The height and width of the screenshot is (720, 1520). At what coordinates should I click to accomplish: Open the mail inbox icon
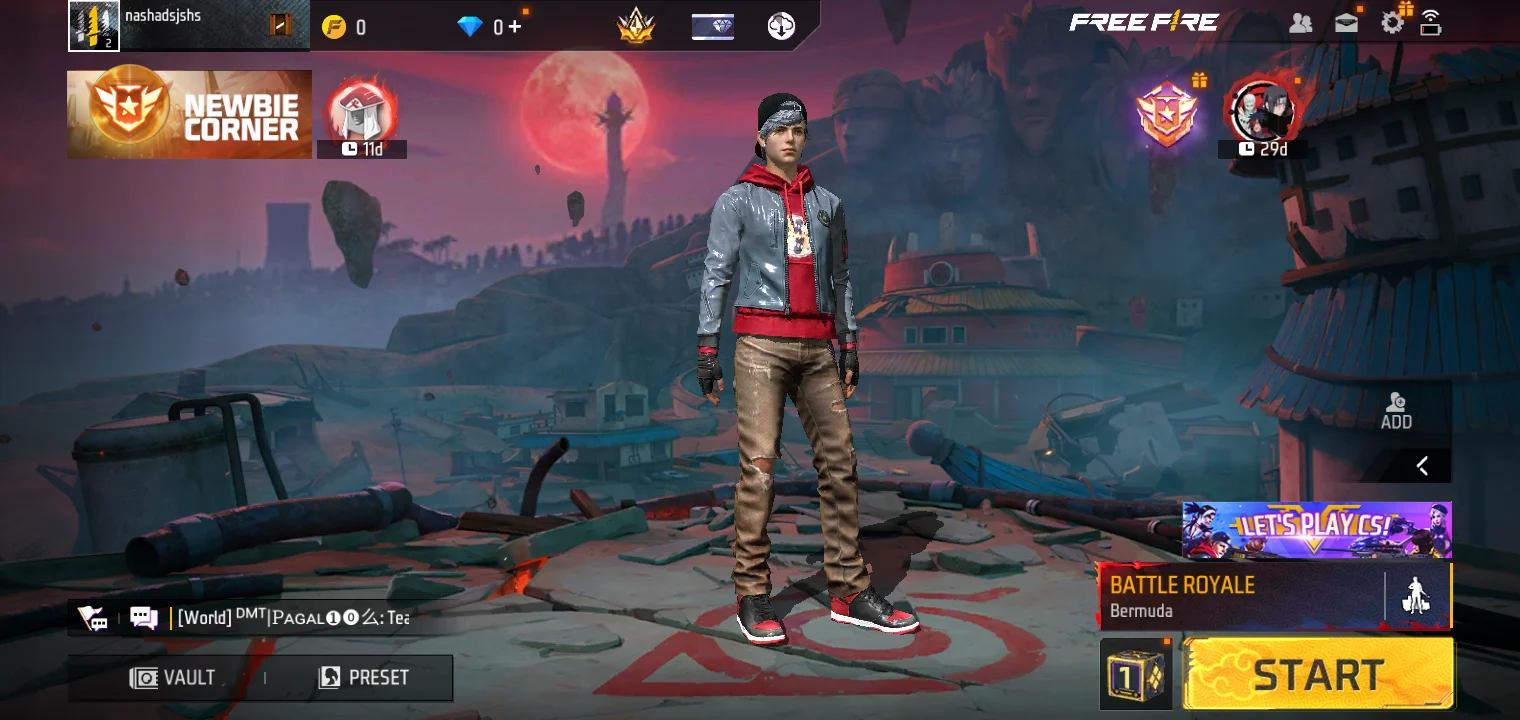tap(1346, 23)
